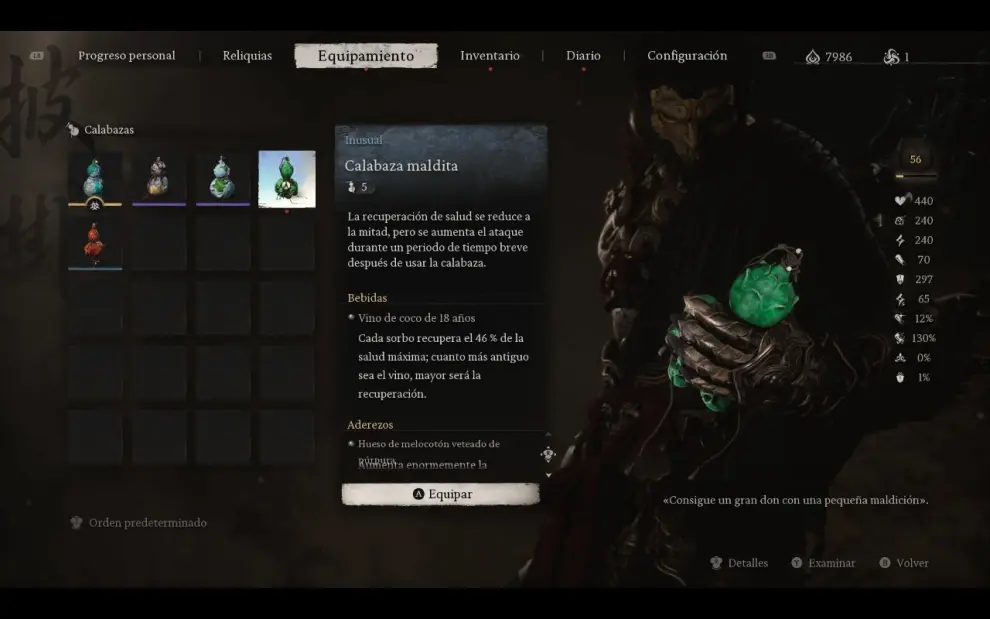Choose the red gourd slot

95,243
